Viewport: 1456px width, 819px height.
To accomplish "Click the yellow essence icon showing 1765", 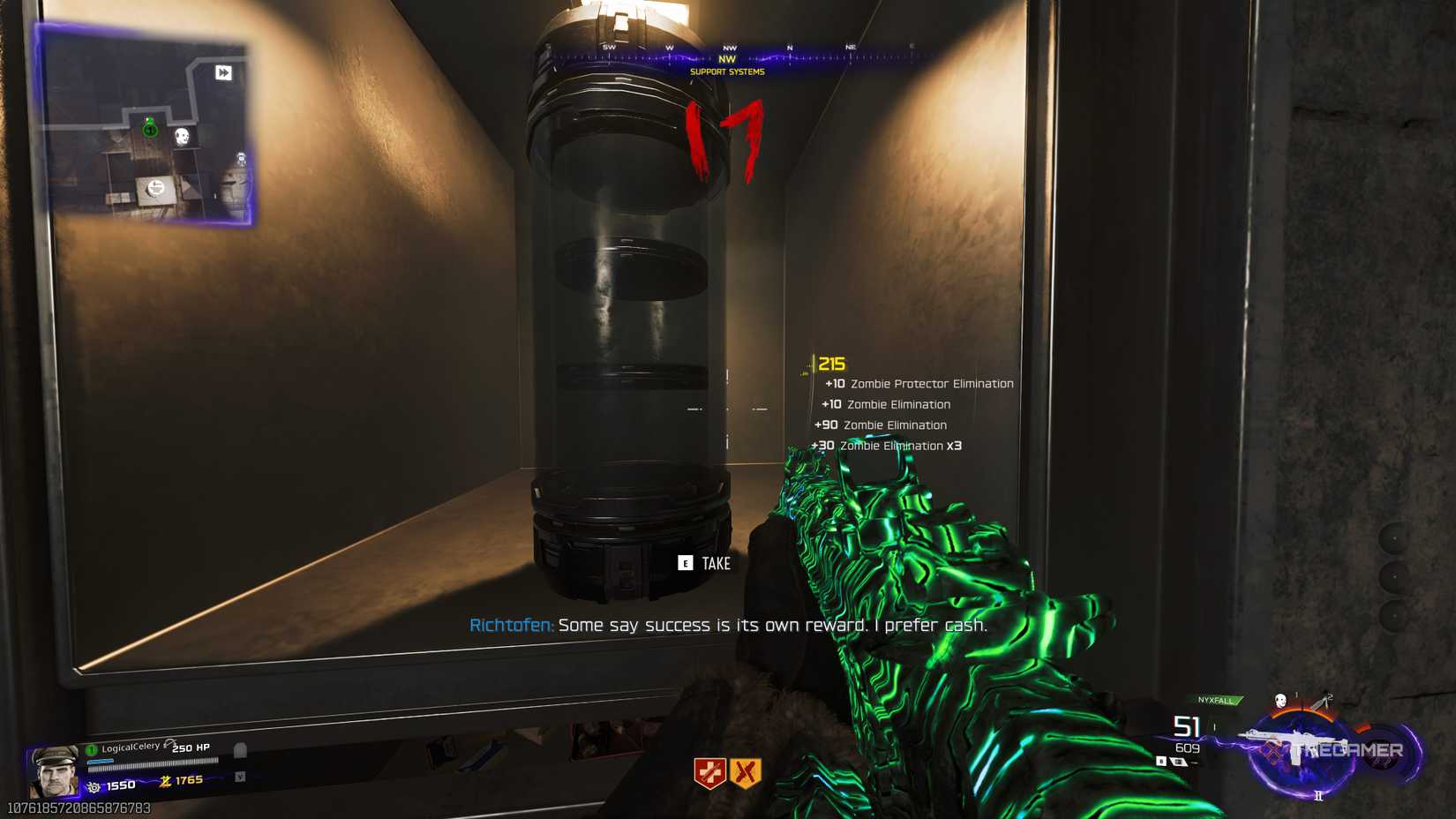I will point(166,783).
